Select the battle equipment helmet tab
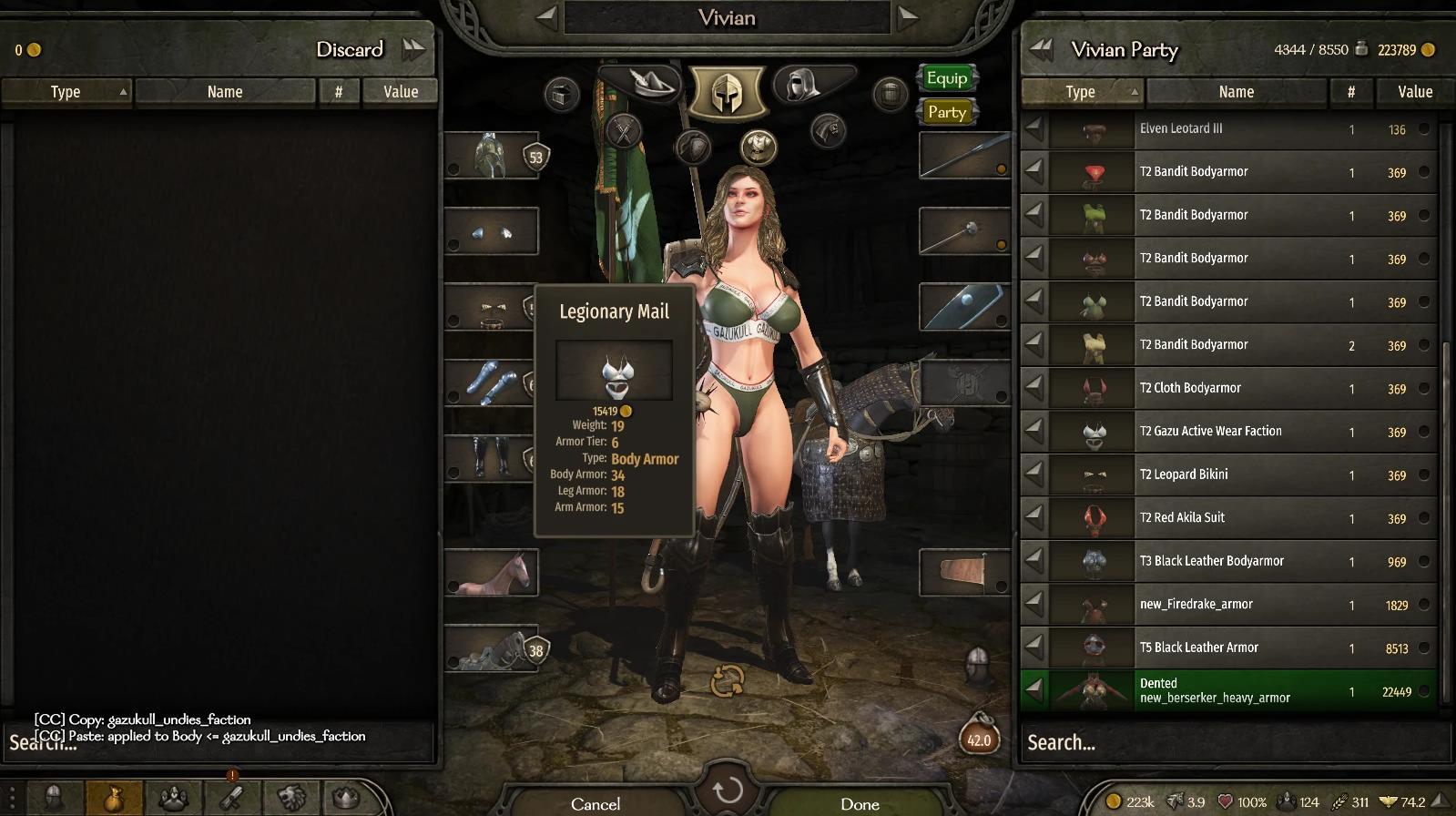 point(727,92)
